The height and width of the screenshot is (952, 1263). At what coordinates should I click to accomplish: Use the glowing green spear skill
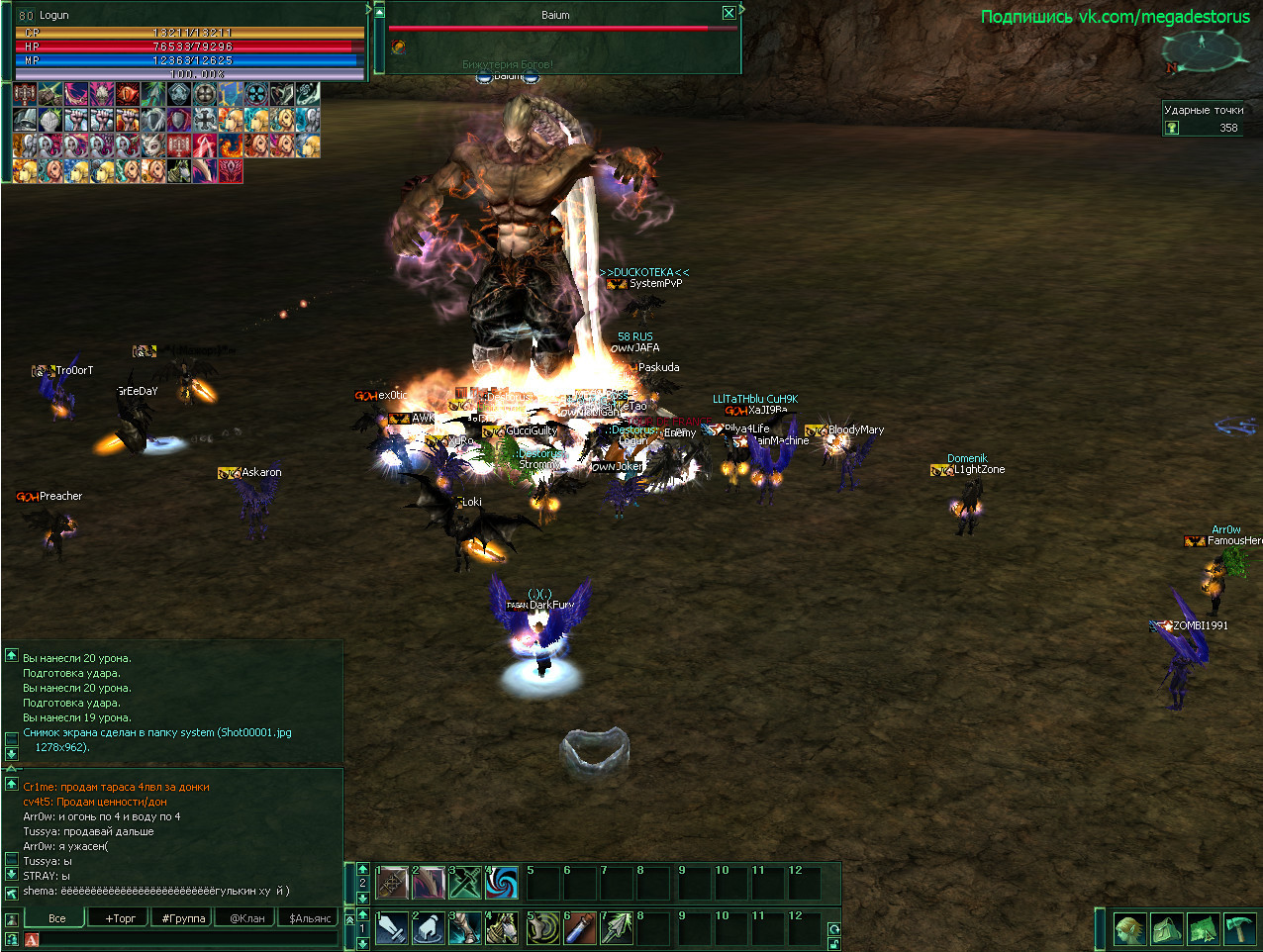(617, 928)
